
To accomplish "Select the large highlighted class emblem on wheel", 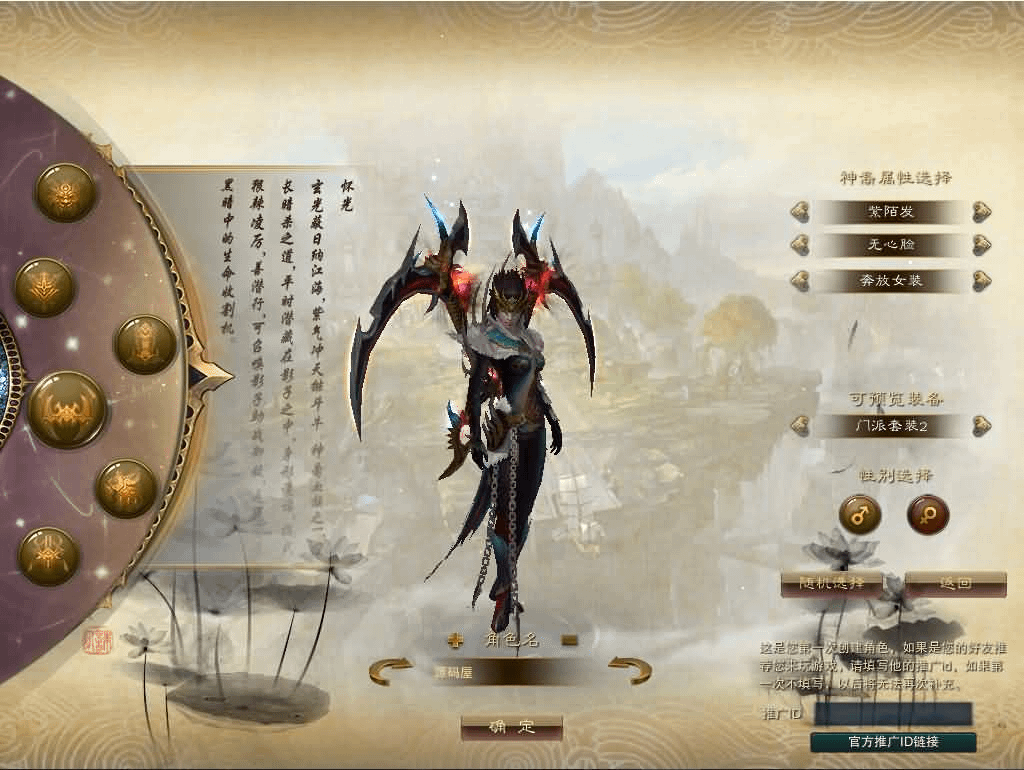I will coord(67,410).
